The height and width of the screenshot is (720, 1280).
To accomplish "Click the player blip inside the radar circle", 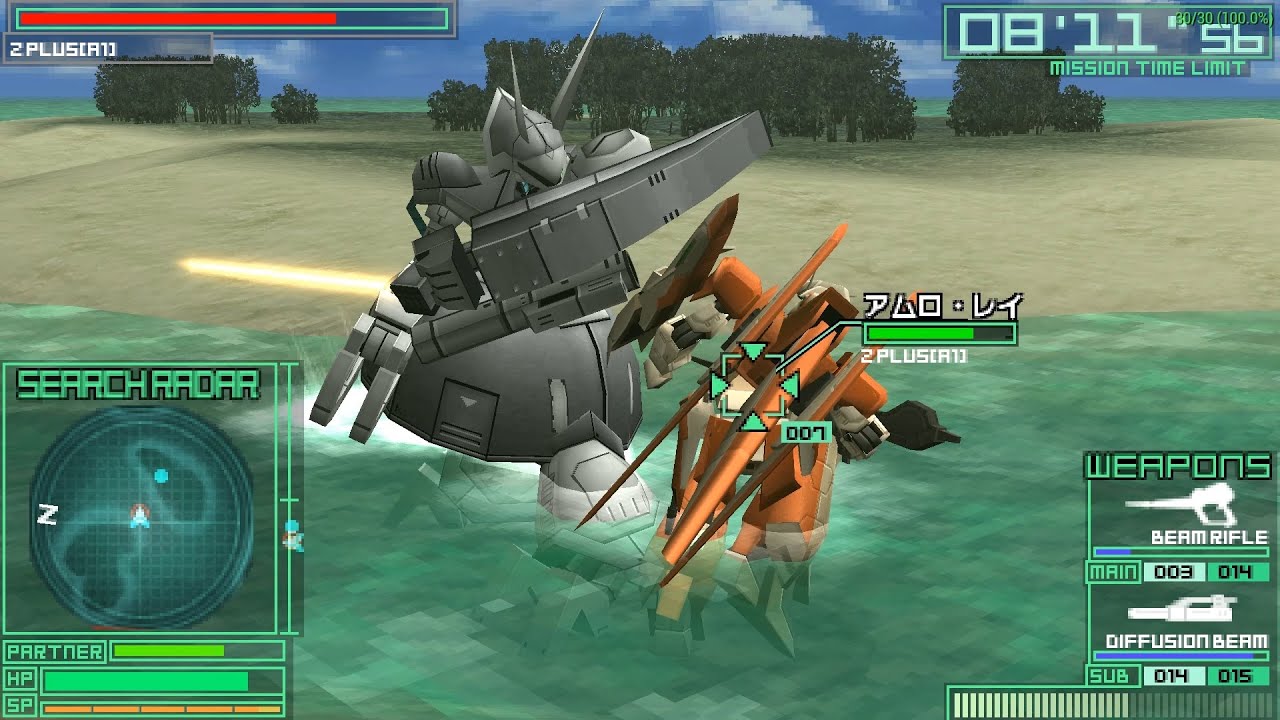I will 140,516.
